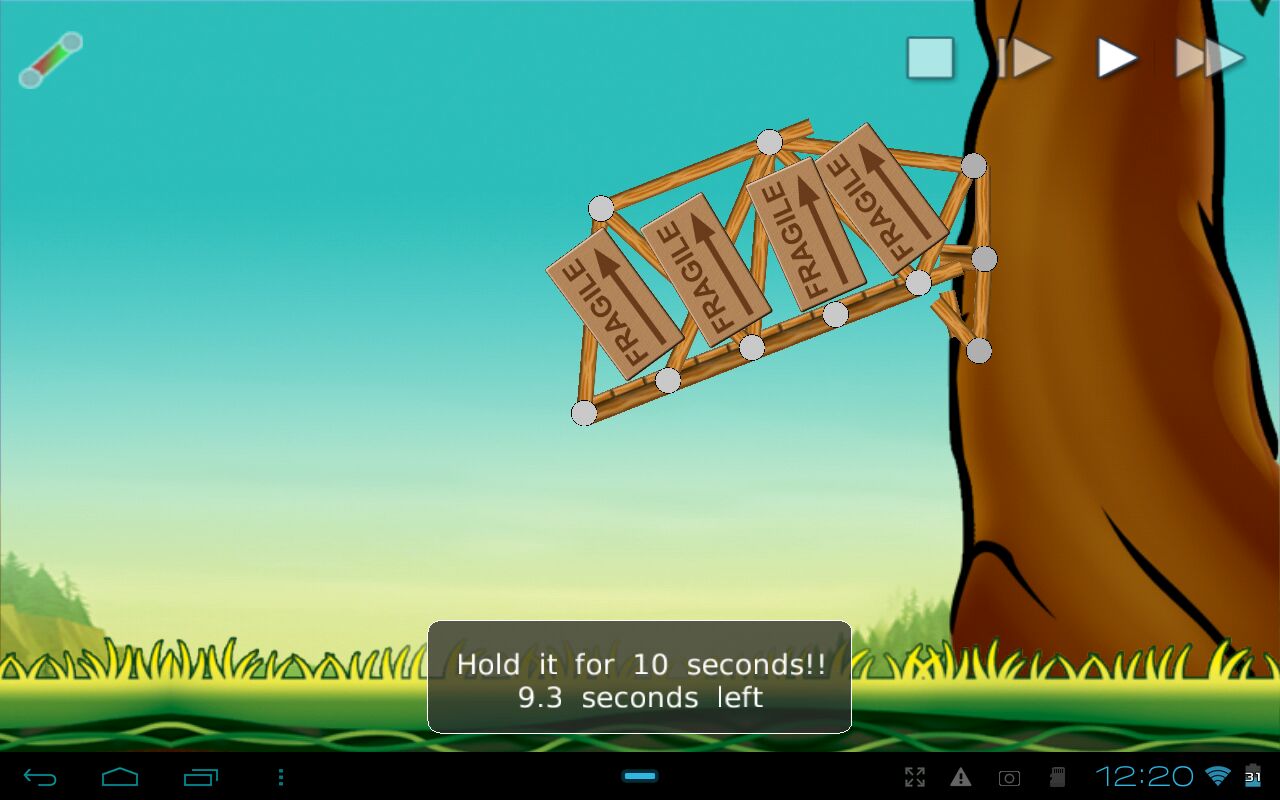This screenshot has height=800, width=1280.
Task: Open the recent apps switcher
Action: coord(200,777)
